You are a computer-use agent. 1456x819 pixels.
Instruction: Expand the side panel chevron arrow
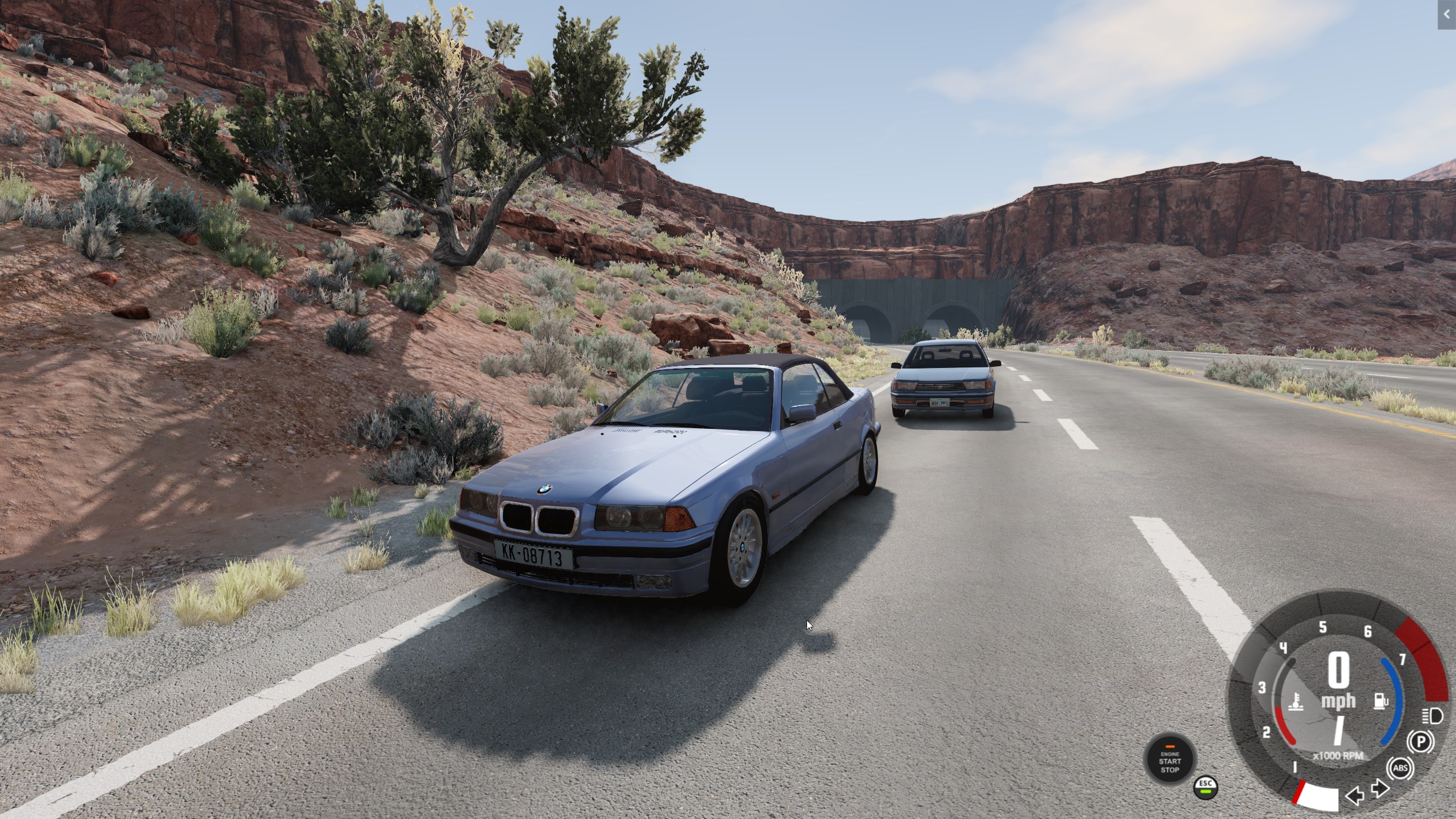tap(1447, 15)
